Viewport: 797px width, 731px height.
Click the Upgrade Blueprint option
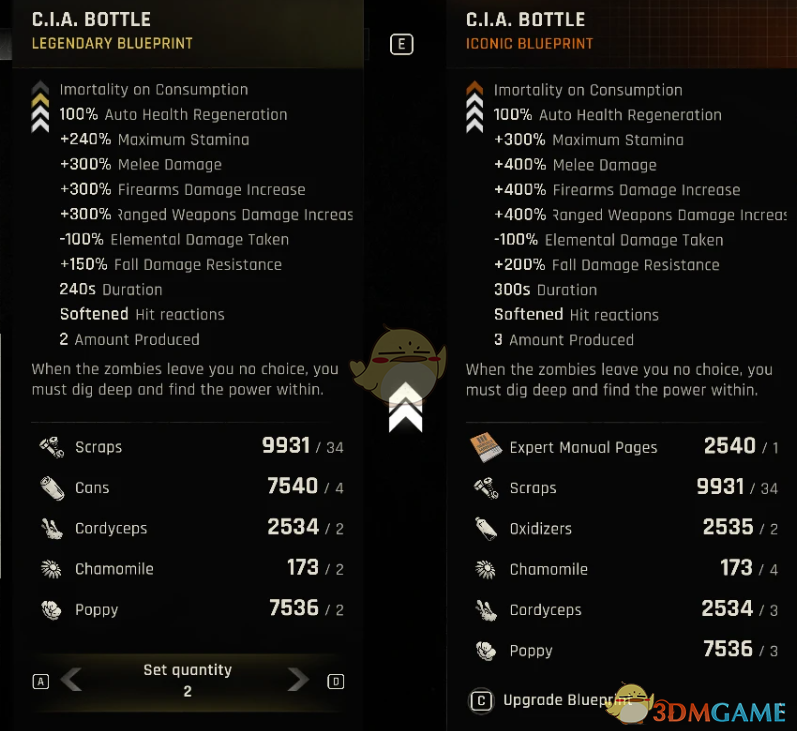pos(556,700)
